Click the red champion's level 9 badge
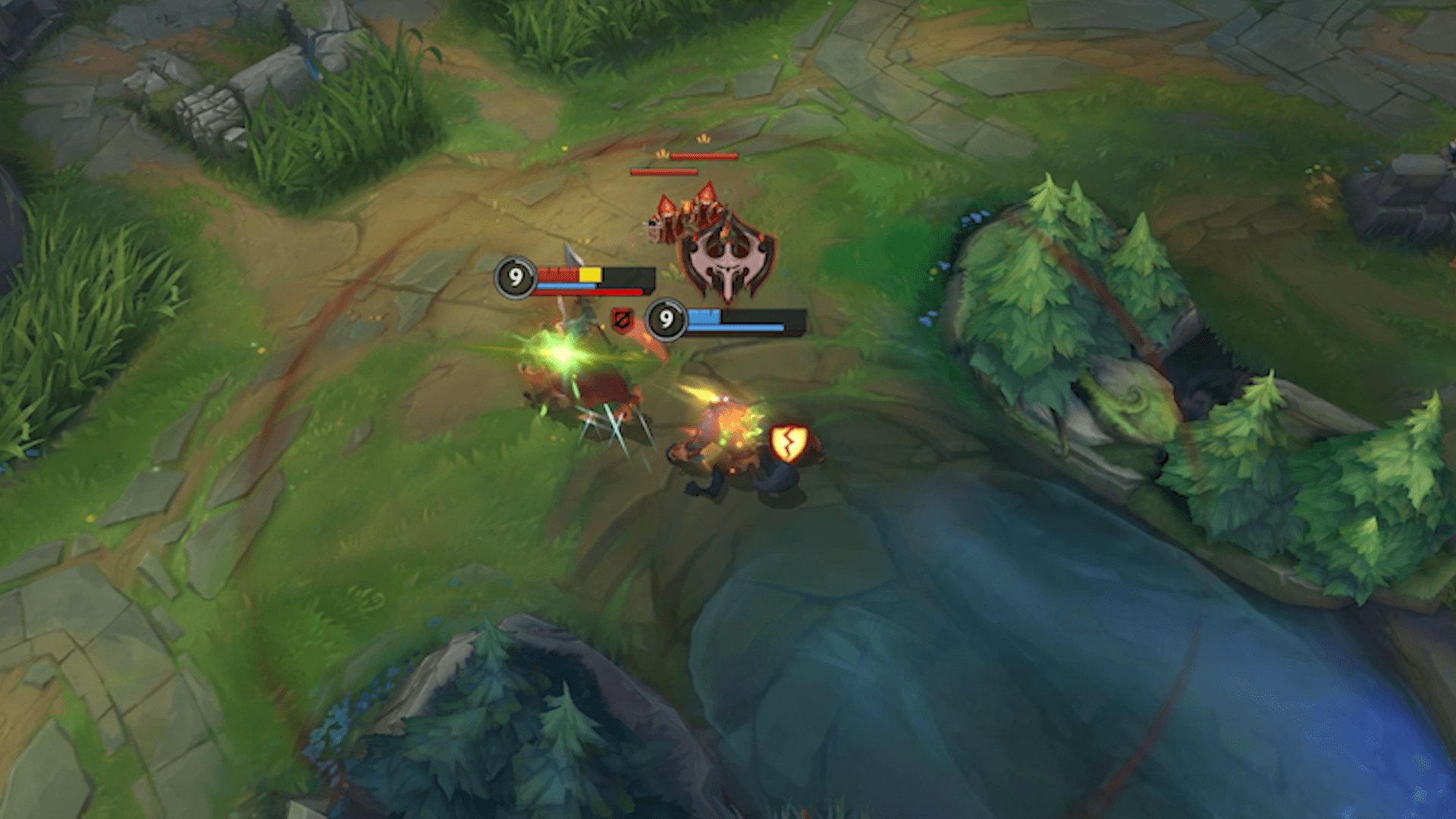 pos(516,278)
